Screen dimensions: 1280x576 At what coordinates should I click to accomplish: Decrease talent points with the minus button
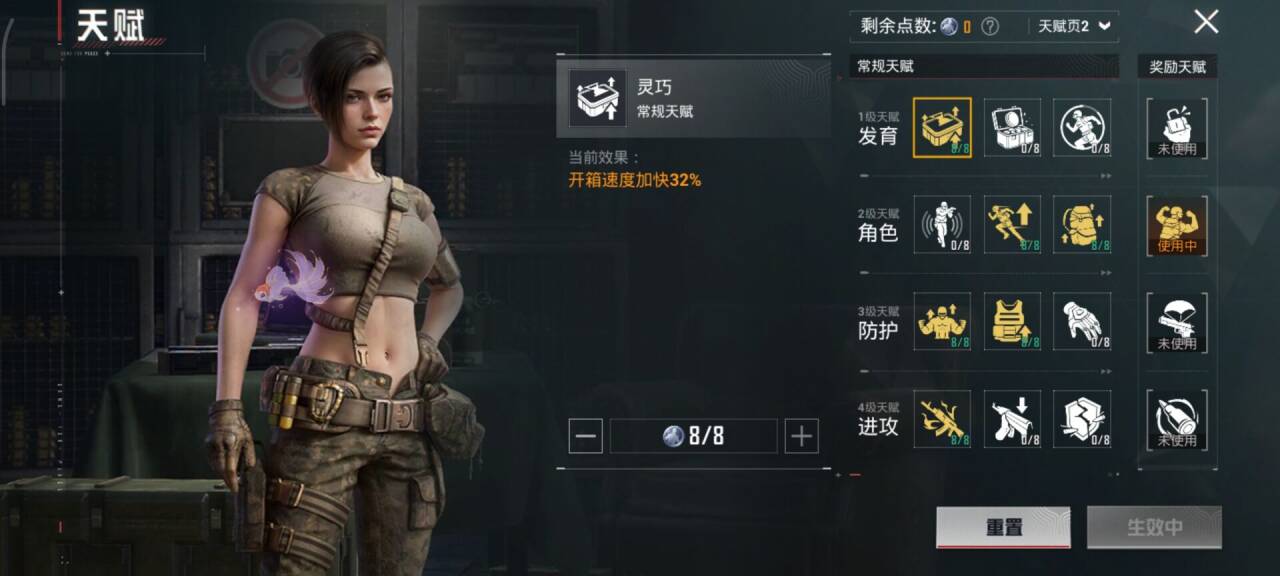point(586,436)
